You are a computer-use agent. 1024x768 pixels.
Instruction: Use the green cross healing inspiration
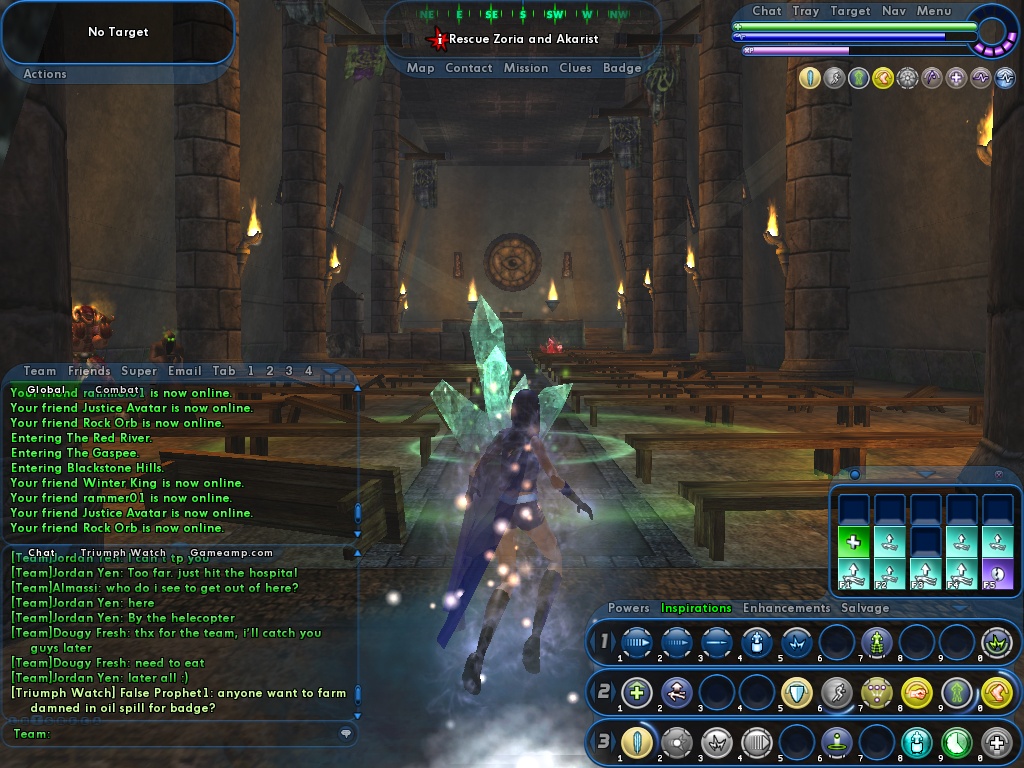tap(853, 543)
